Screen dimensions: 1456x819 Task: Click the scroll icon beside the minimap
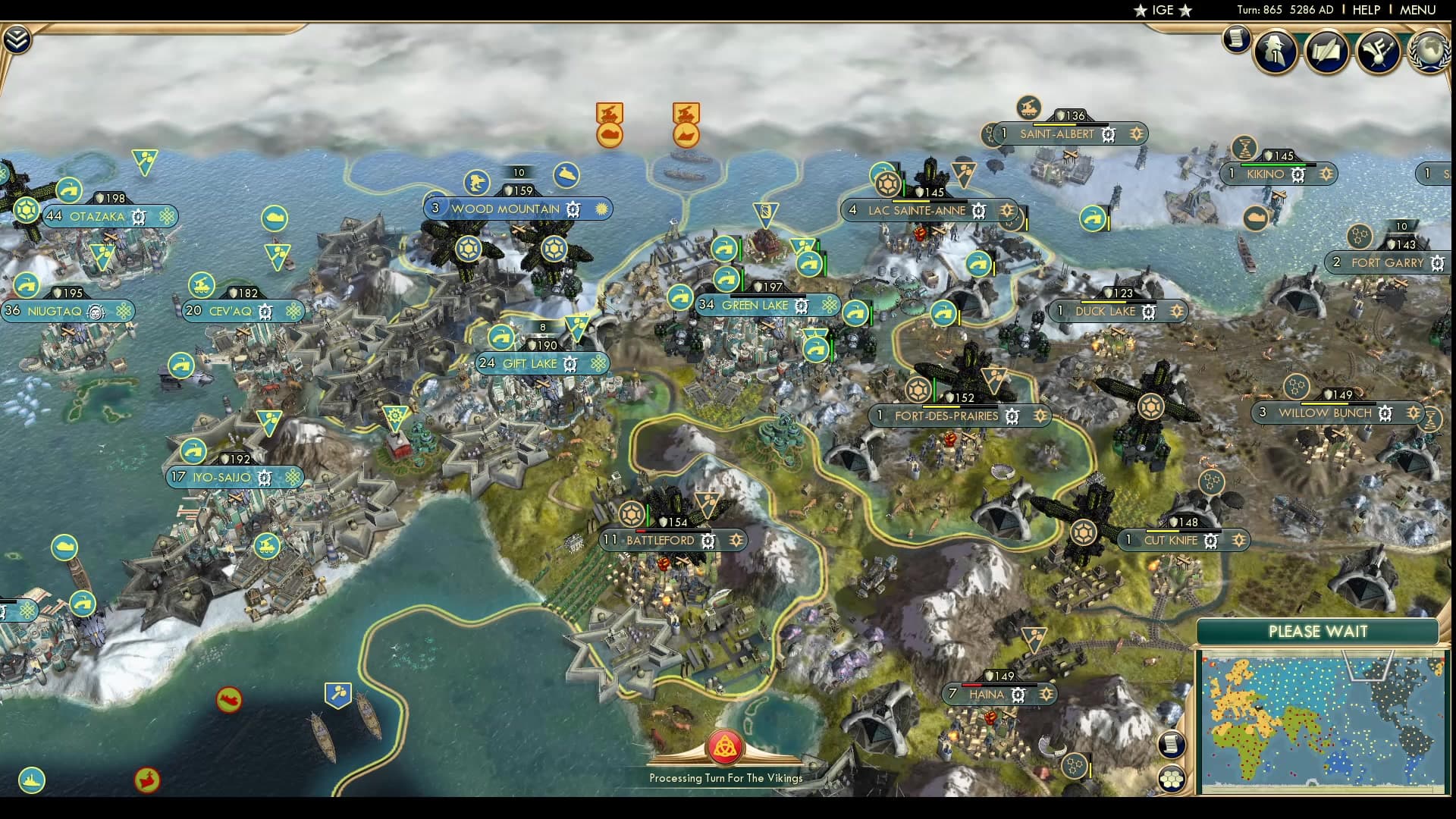click(1172, 744)
